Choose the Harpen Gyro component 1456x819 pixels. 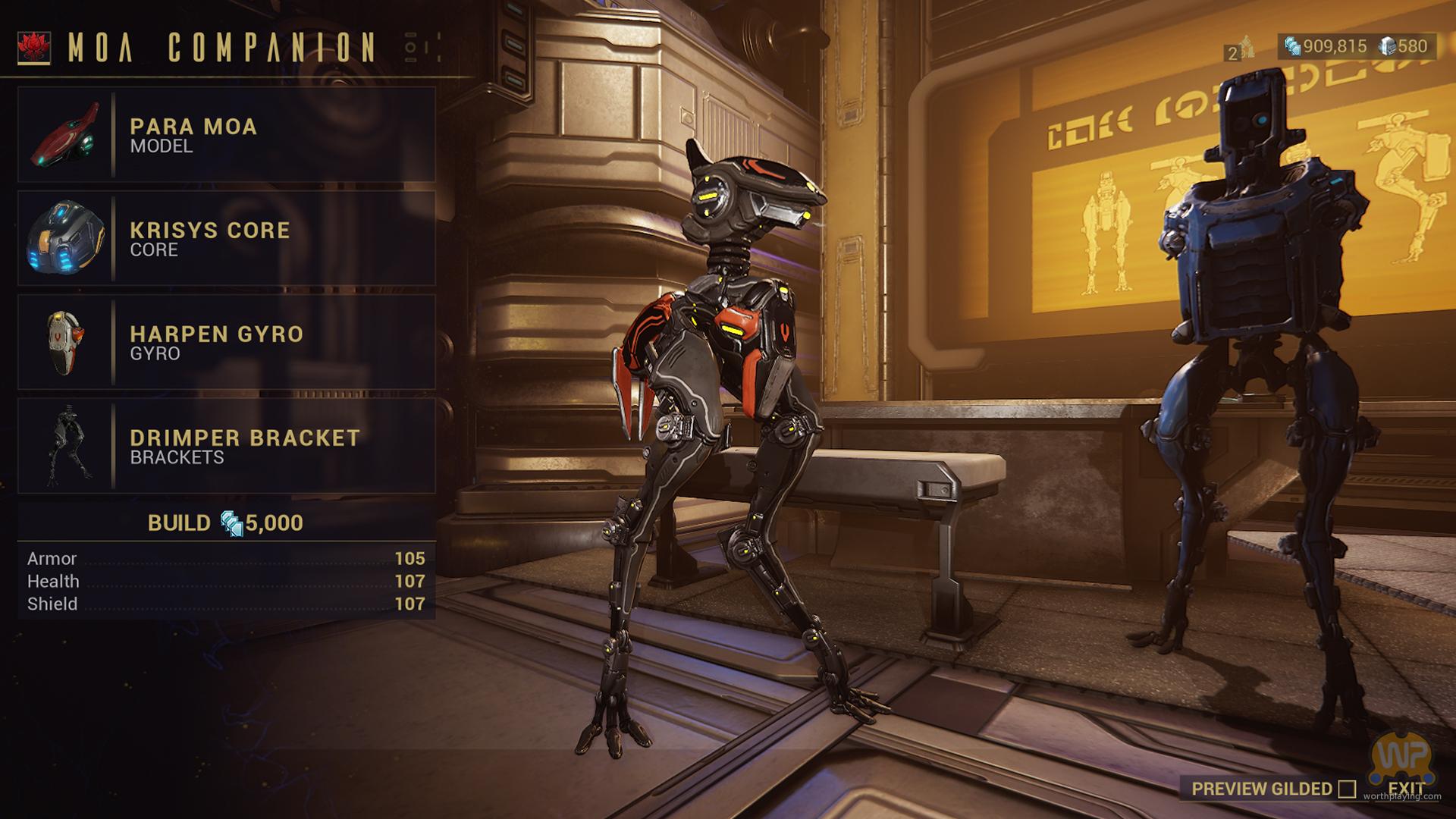pos(226,343)
